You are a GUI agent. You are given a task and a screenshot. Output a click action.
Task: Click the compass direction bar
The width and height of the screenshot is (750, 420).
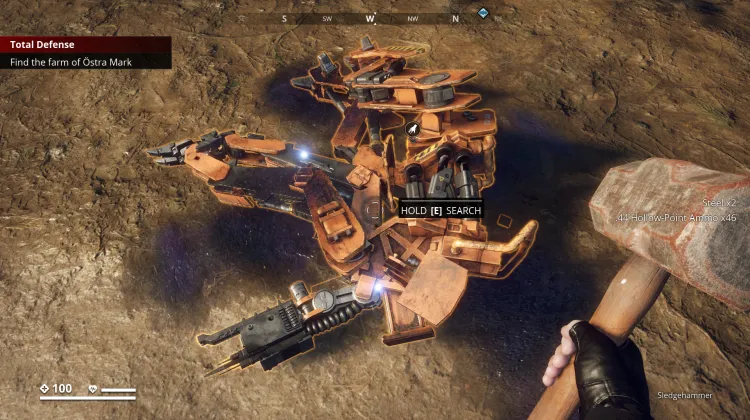(x=370, y=17)
